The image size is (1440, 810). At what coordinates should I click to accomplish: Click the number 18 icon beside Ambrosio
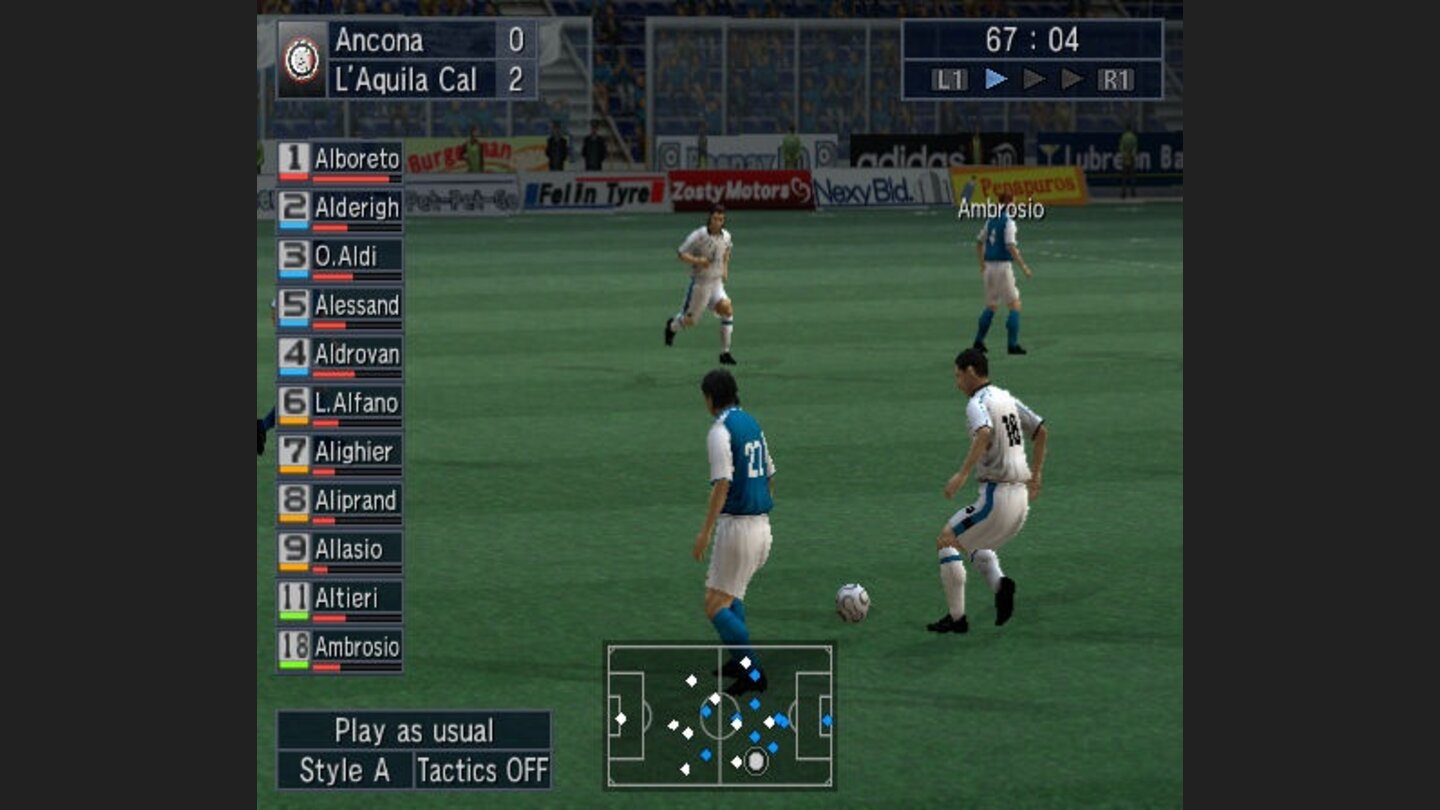[295, 648]
